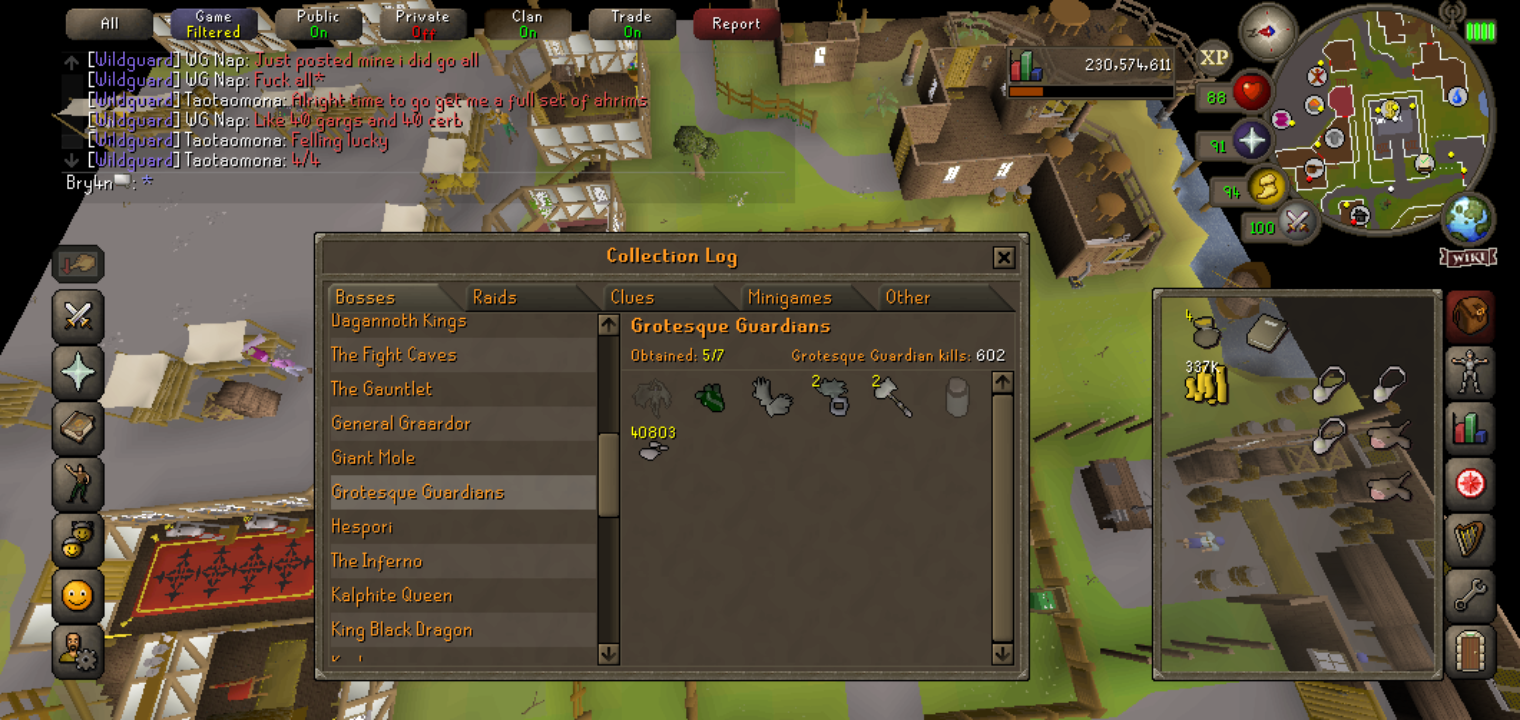Select the Other tab
The height and width of the screenshot is (720, 1520).
tap(907, 297)
